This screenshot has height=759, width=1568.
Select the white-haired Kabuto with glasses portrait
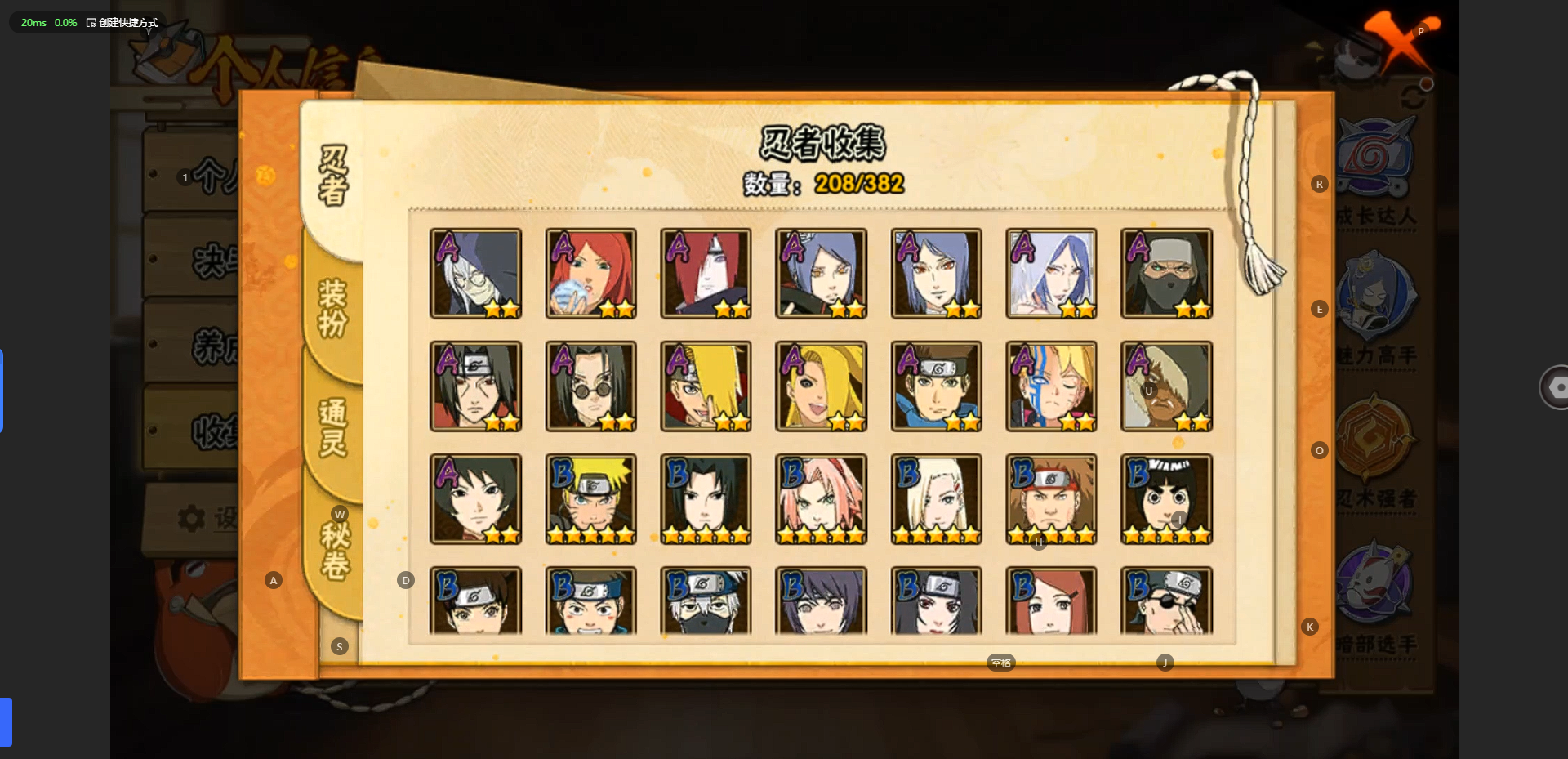pyautogui.click(x=475, y=273)
